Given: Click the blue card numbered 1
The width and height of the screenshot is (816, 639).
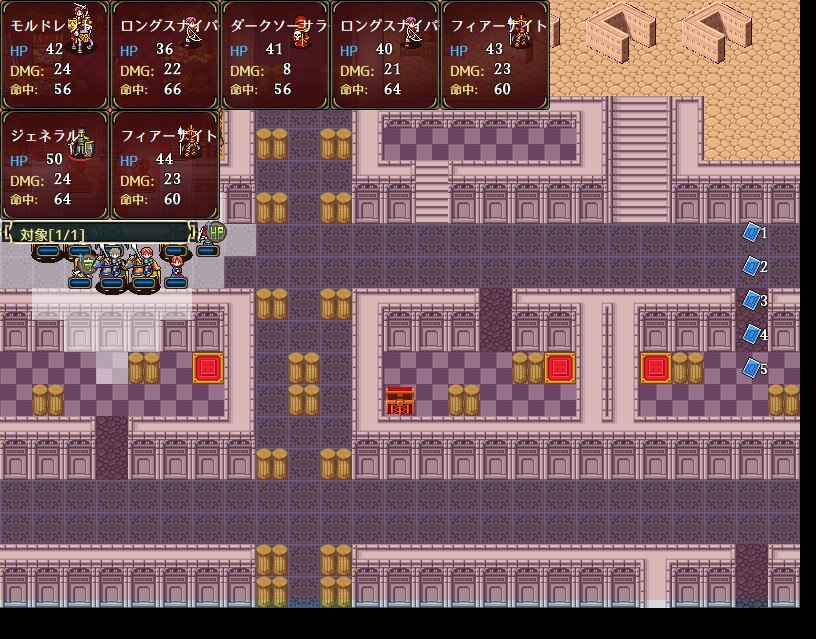Looking at the screenshot, I should [x=752, y=232].
